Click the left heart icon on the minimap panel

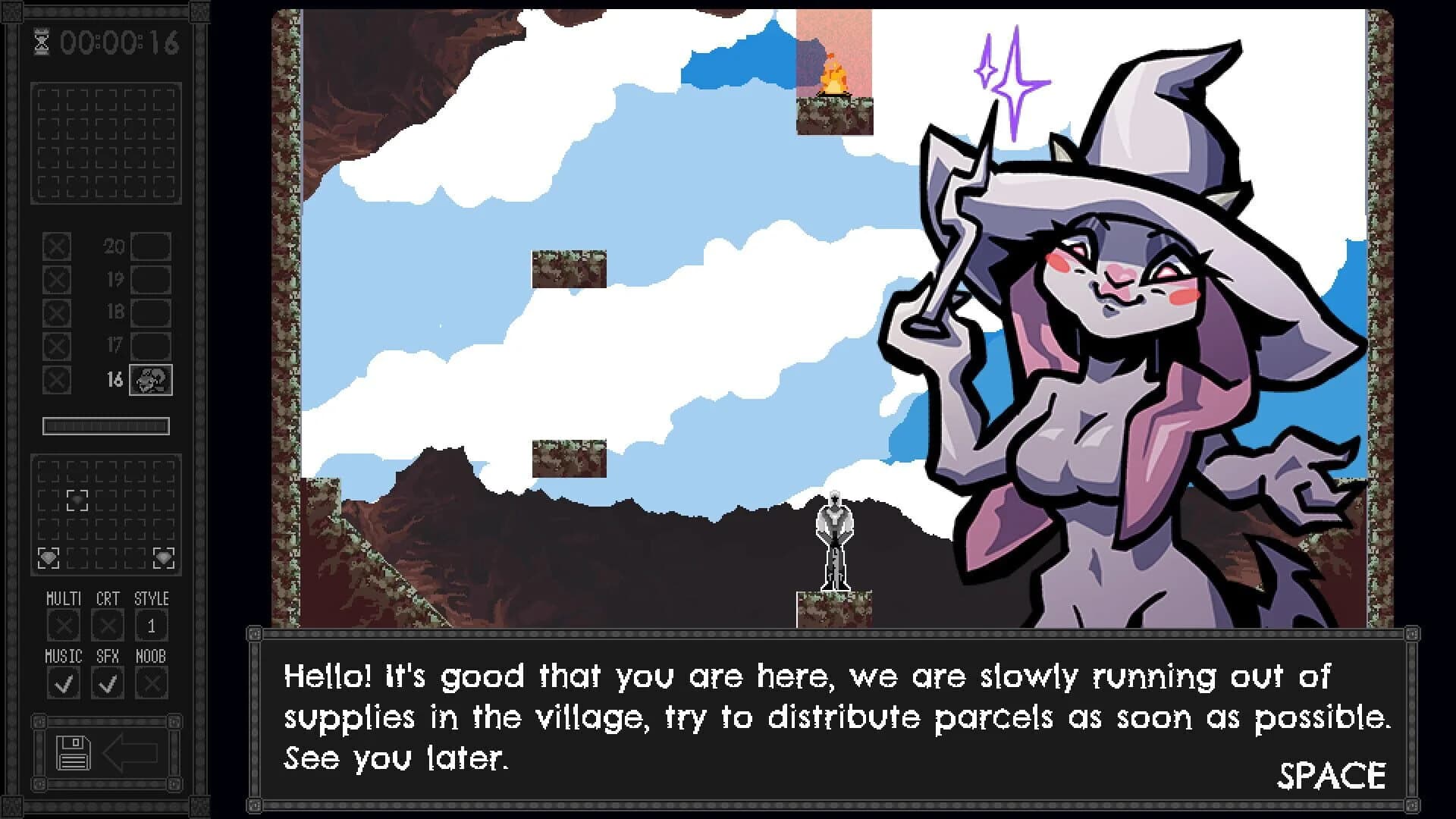click(47, 556)
